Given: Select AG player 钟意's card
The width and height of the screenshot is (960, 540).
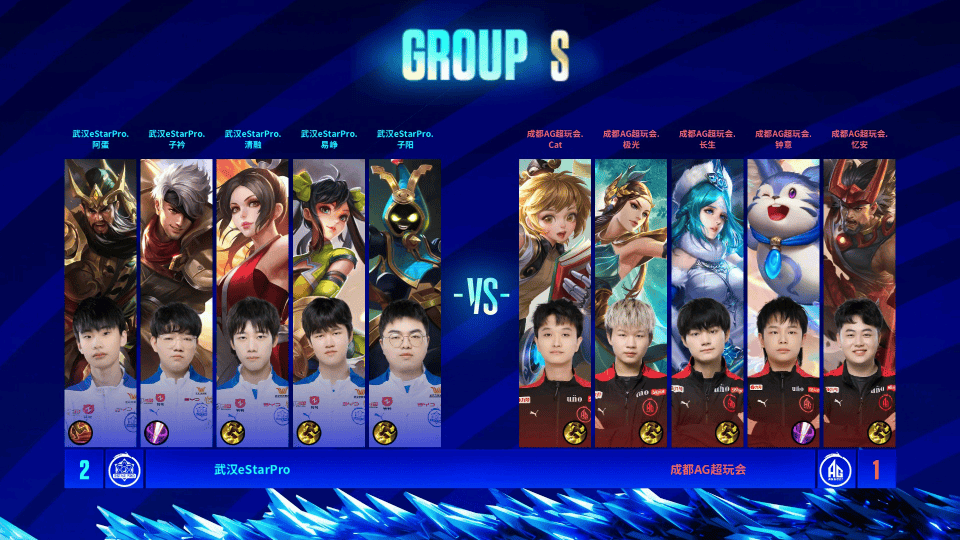Looking at the screenshot, I should click(784, 302).
